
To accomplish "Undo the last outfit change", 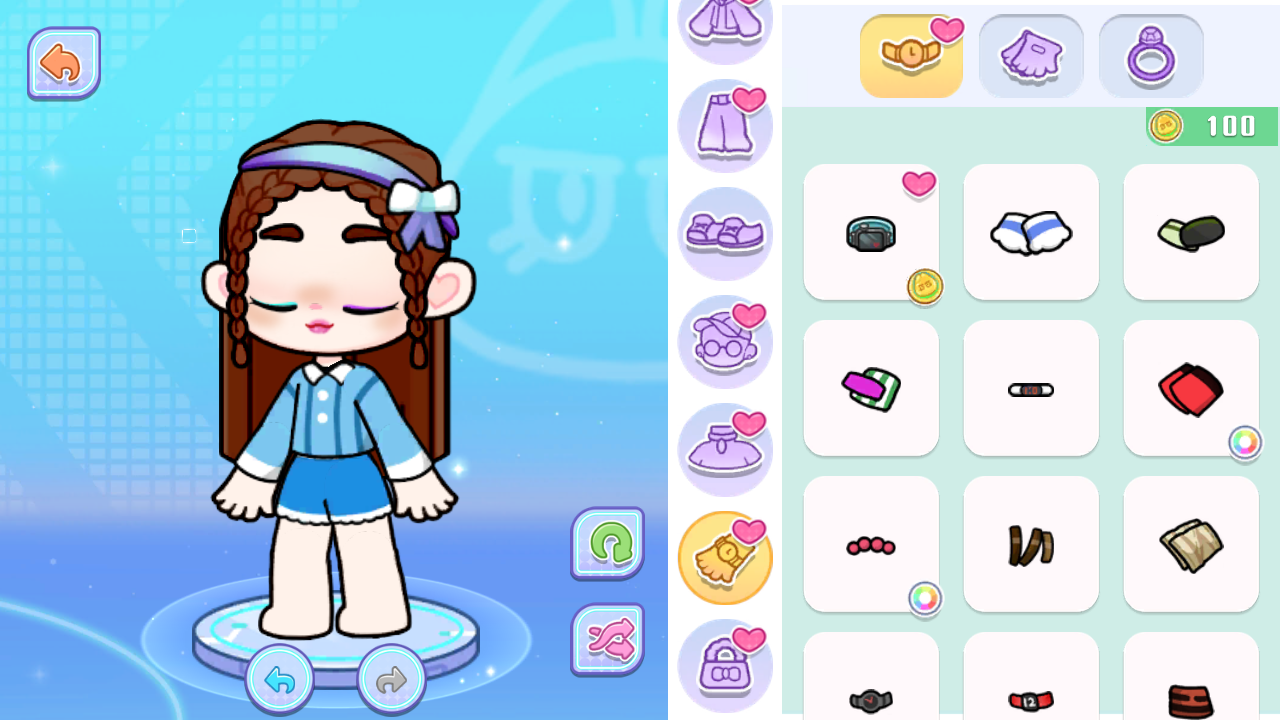I will [x=280, y=679].
